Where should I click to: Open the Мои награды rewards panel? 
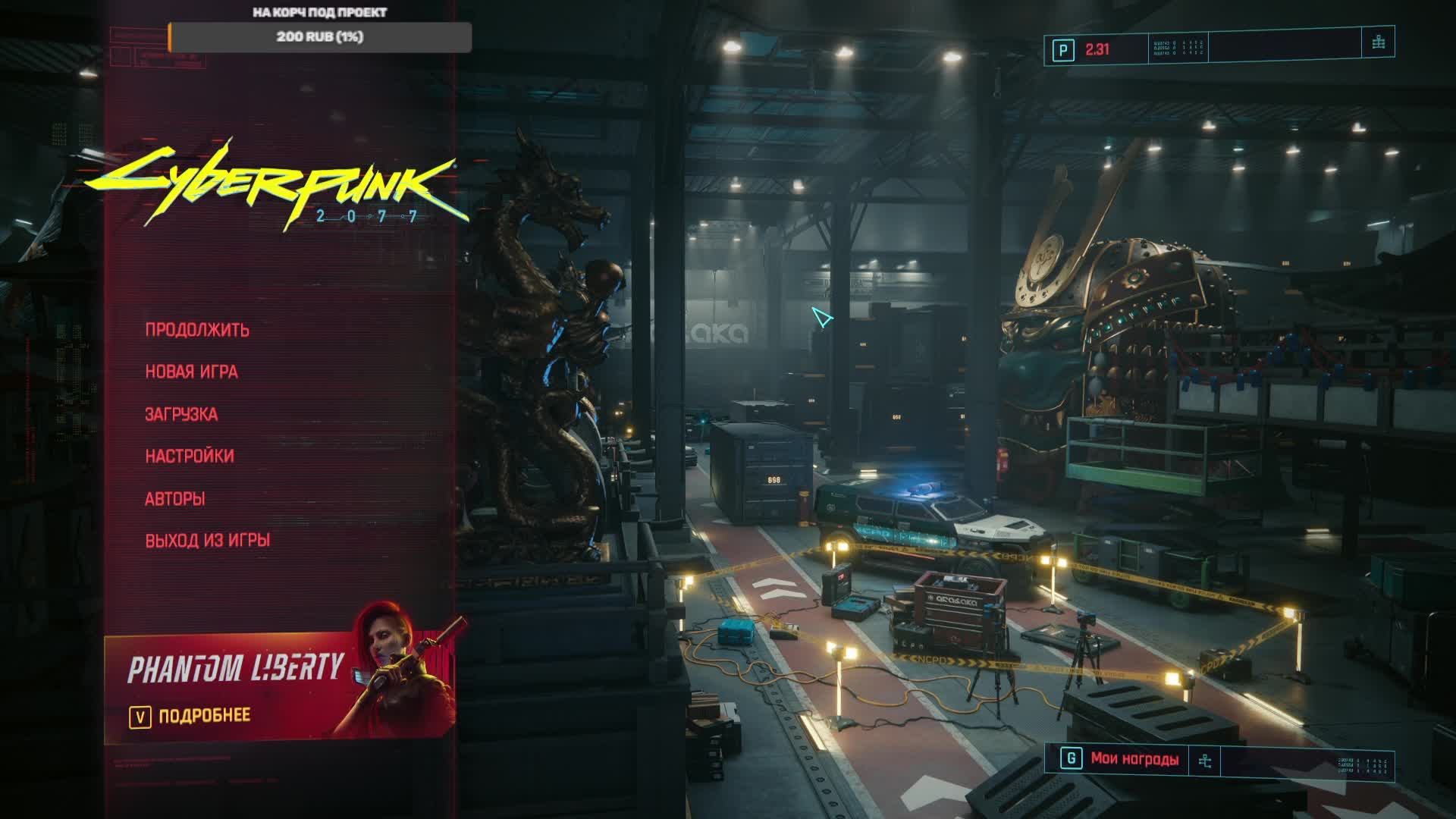1134,759
